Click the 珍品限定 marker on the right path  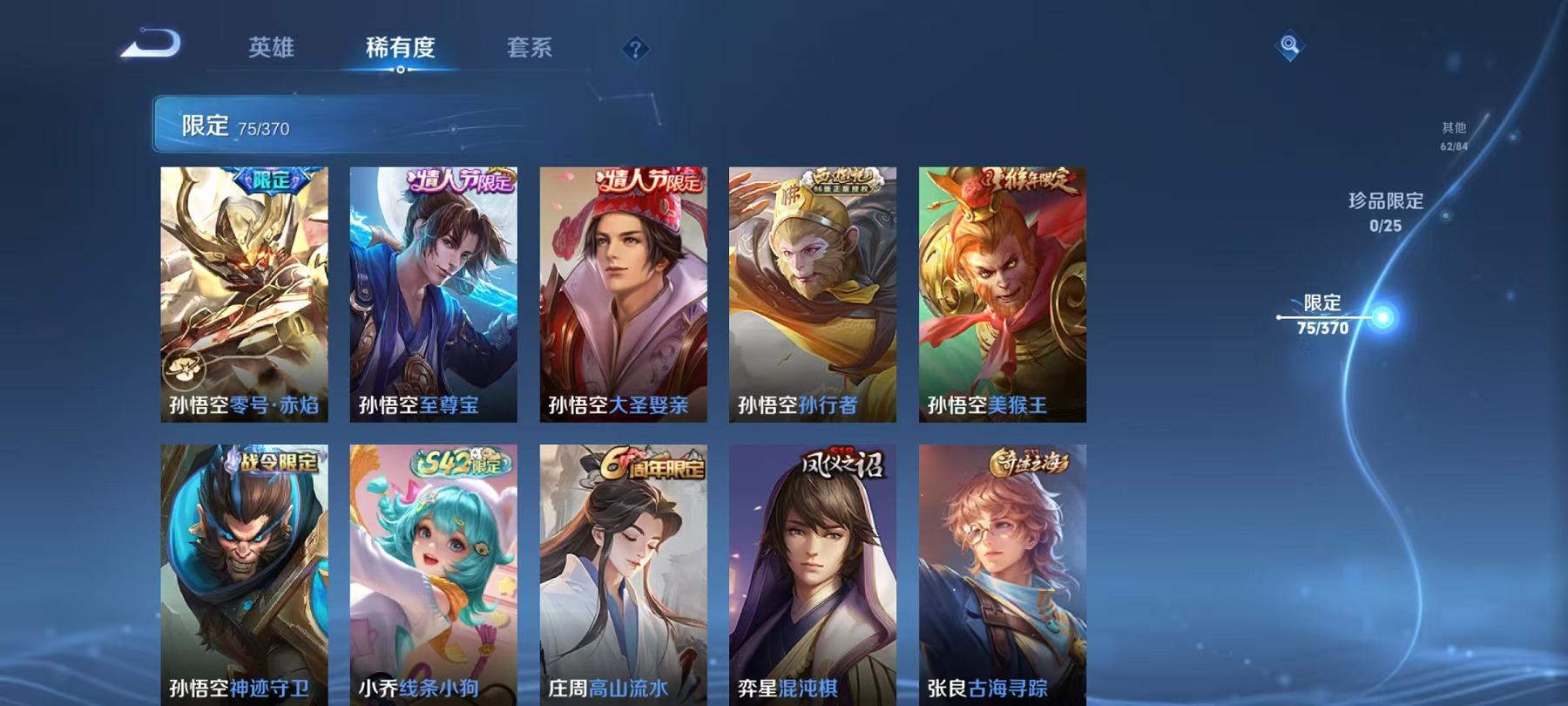(1385, 209)
